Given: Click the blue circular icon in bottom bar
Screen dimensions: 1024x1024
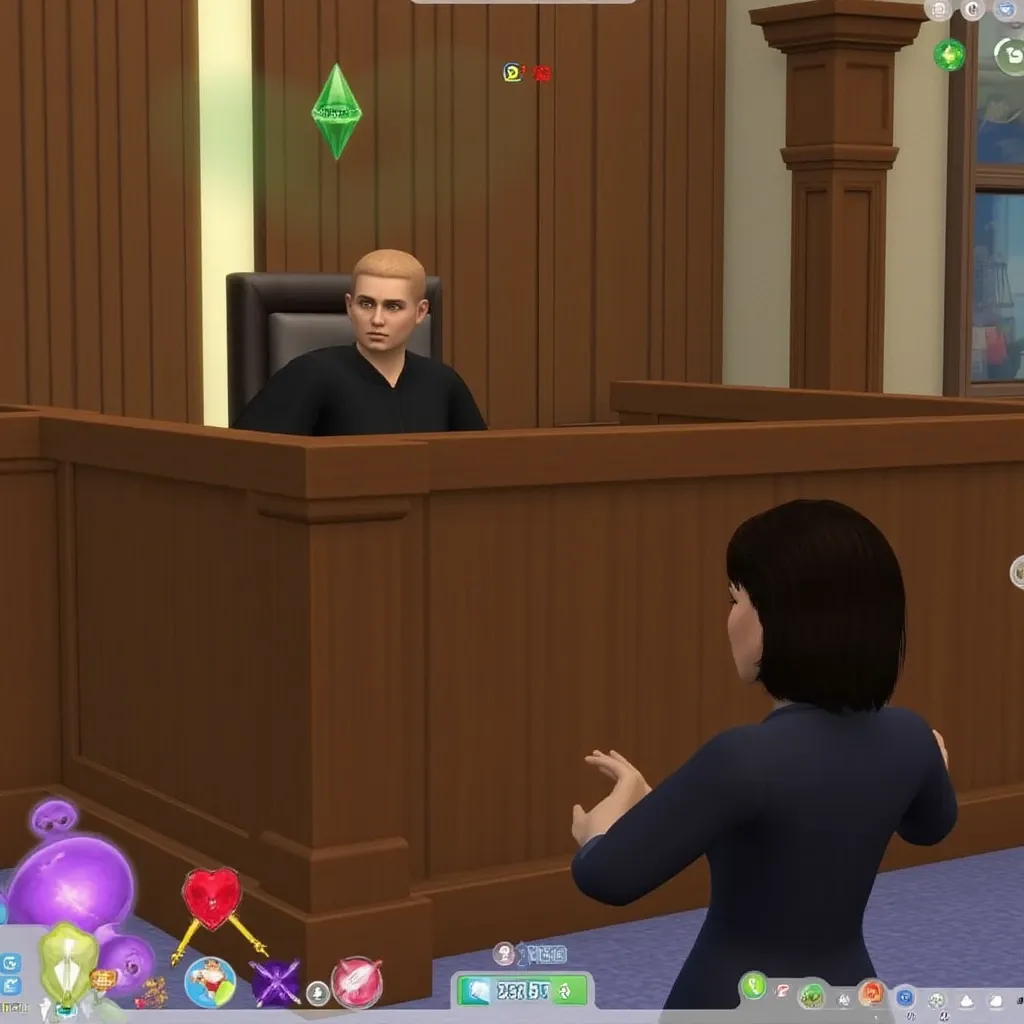Looking at the screenshot, I should click(905, 996).
